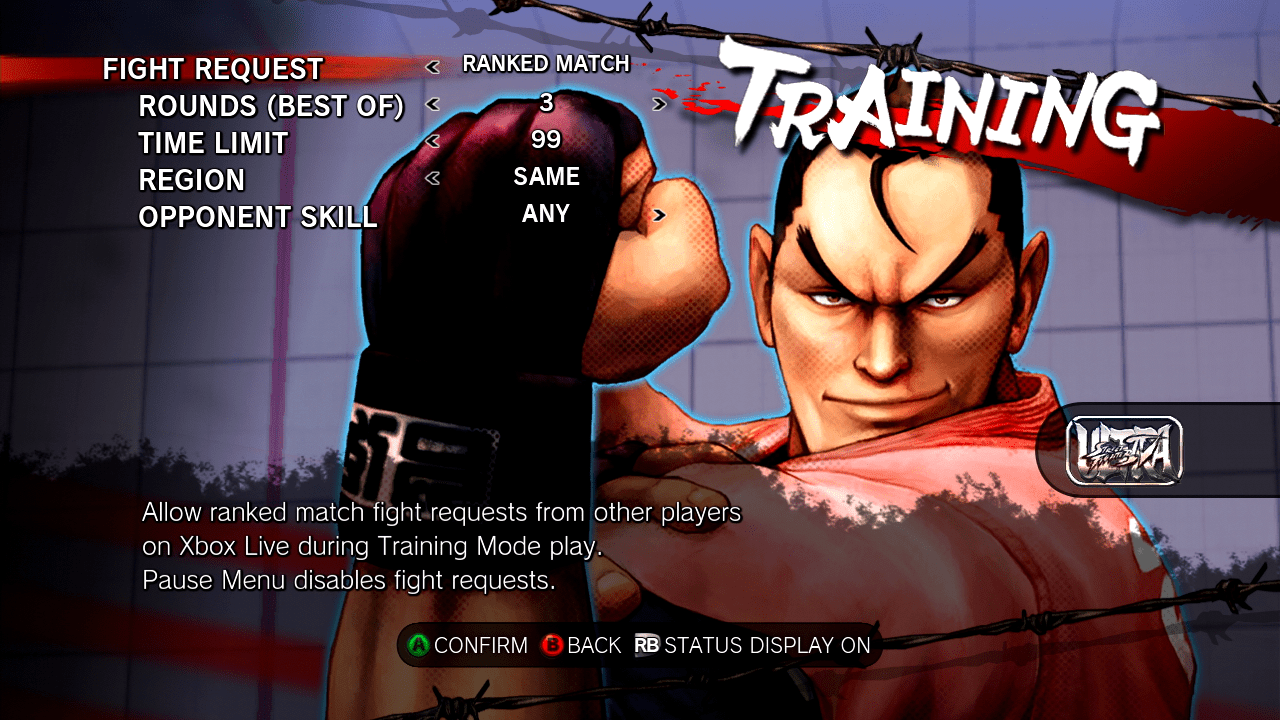Select the Fight Request menu row

pos(213,69)
